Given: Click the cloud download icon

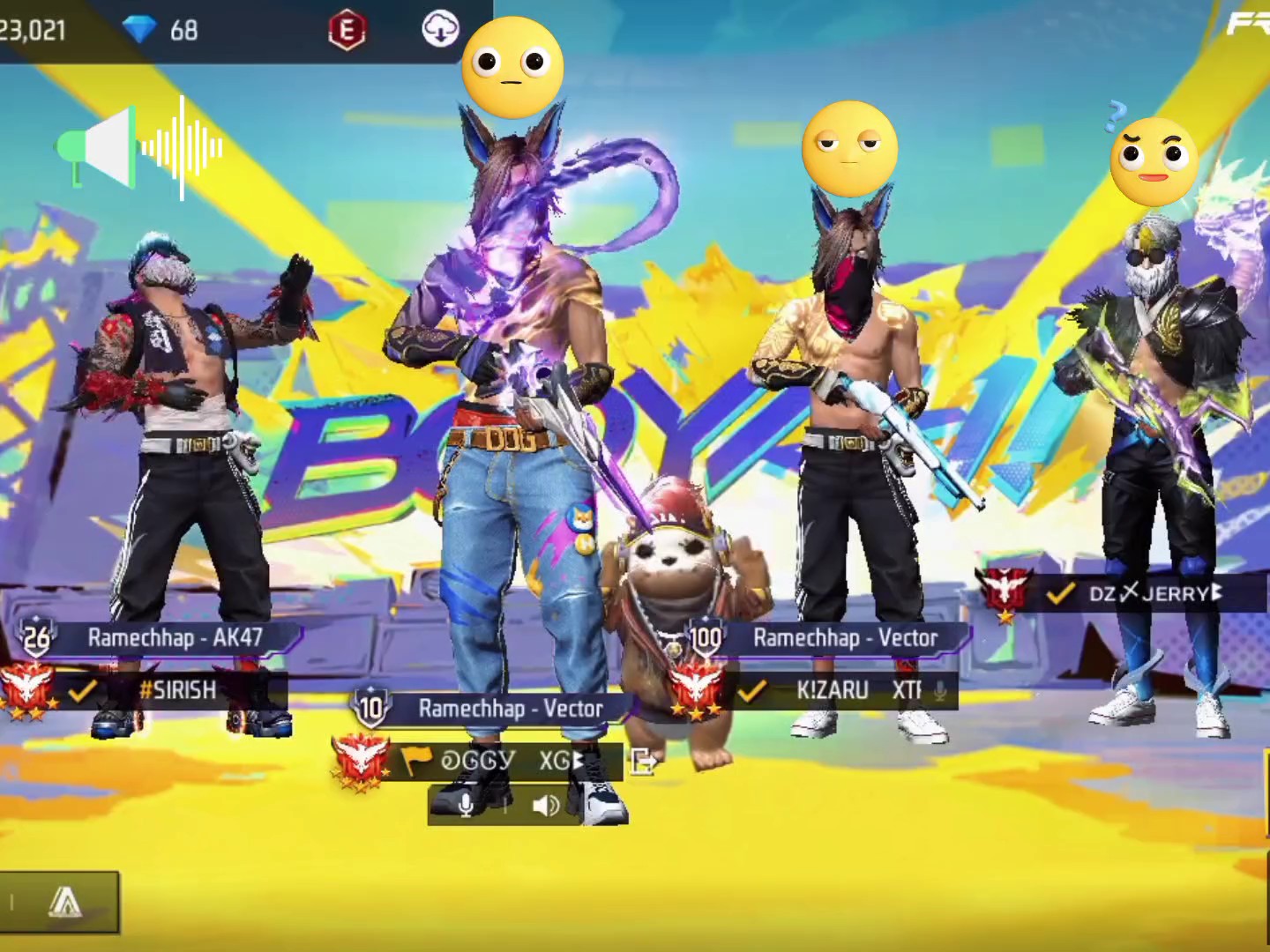Looking at the screenshot, I should (440, 29).
